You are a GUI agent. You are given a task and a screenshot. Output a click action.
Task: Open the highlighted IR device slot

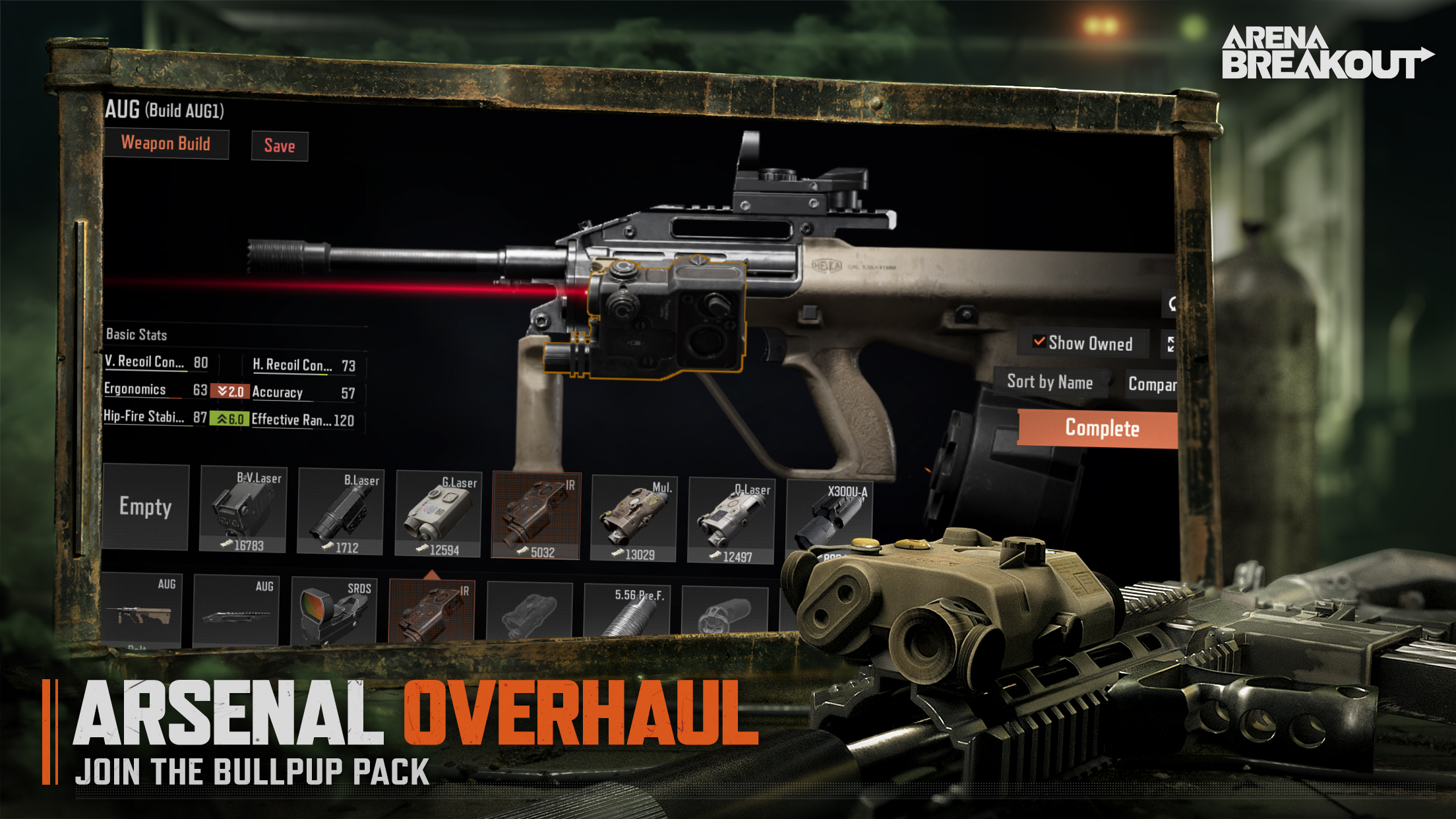pyautogui.click(x=431, y=611)
